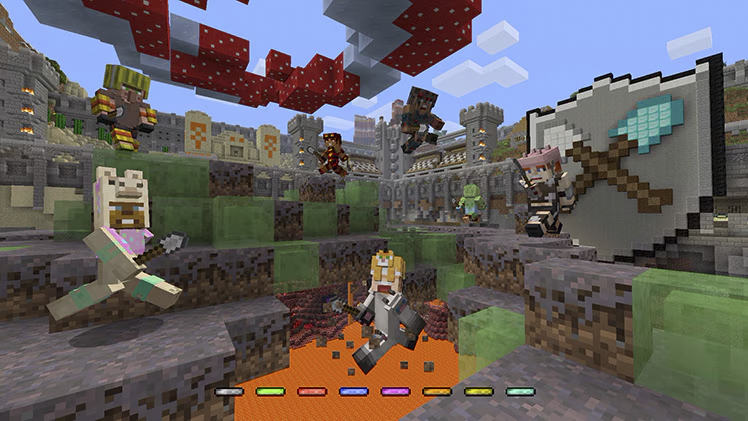Click the orange player indicator pill
This screenshot has width=748, height=421.
436,391
